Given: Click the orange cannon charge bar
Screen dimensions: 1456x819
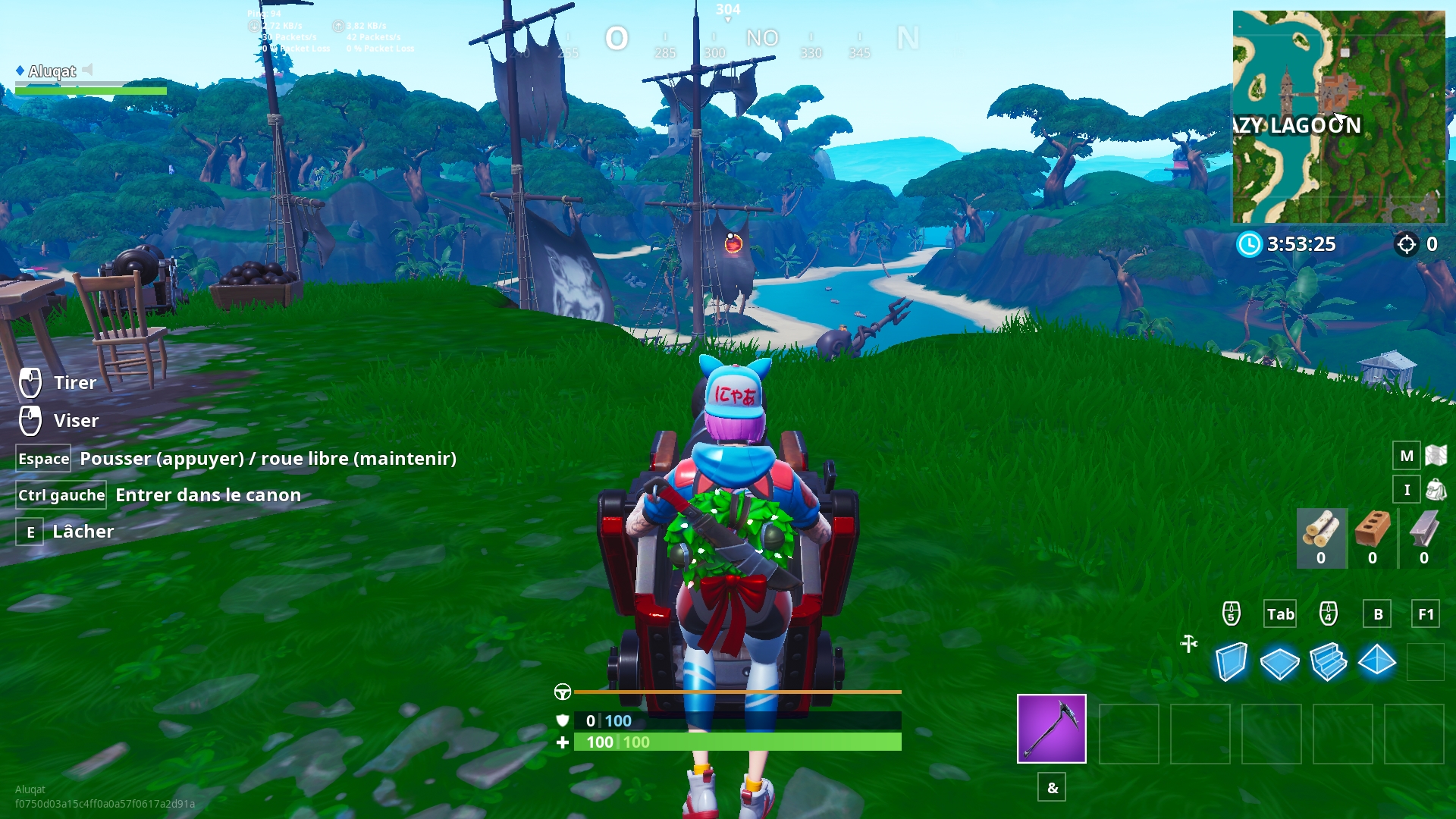Looking at the screenshot, I should point(736,692).
